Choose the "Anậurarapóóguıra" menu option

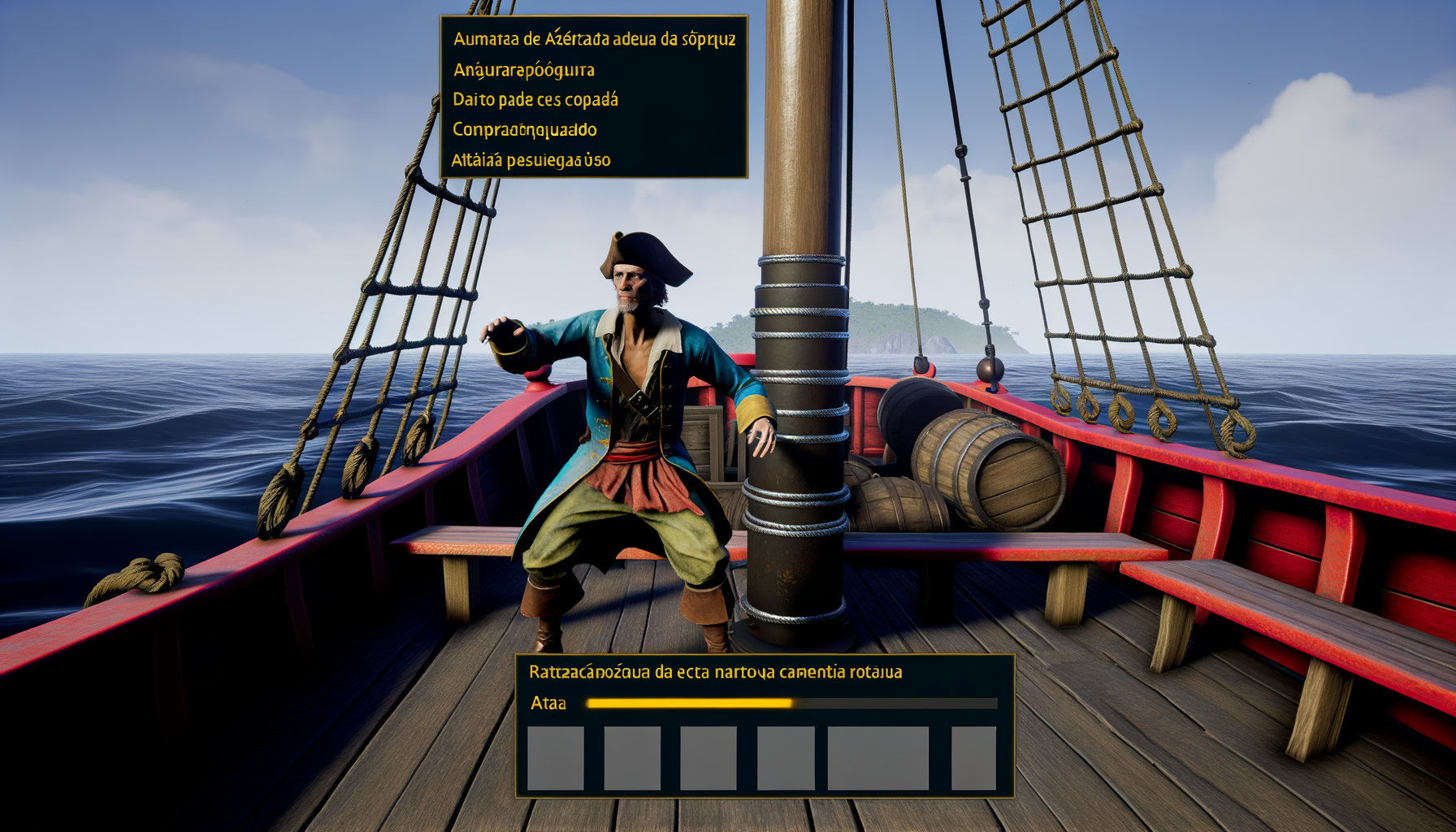pyautogui.click(x=523, y=70)
